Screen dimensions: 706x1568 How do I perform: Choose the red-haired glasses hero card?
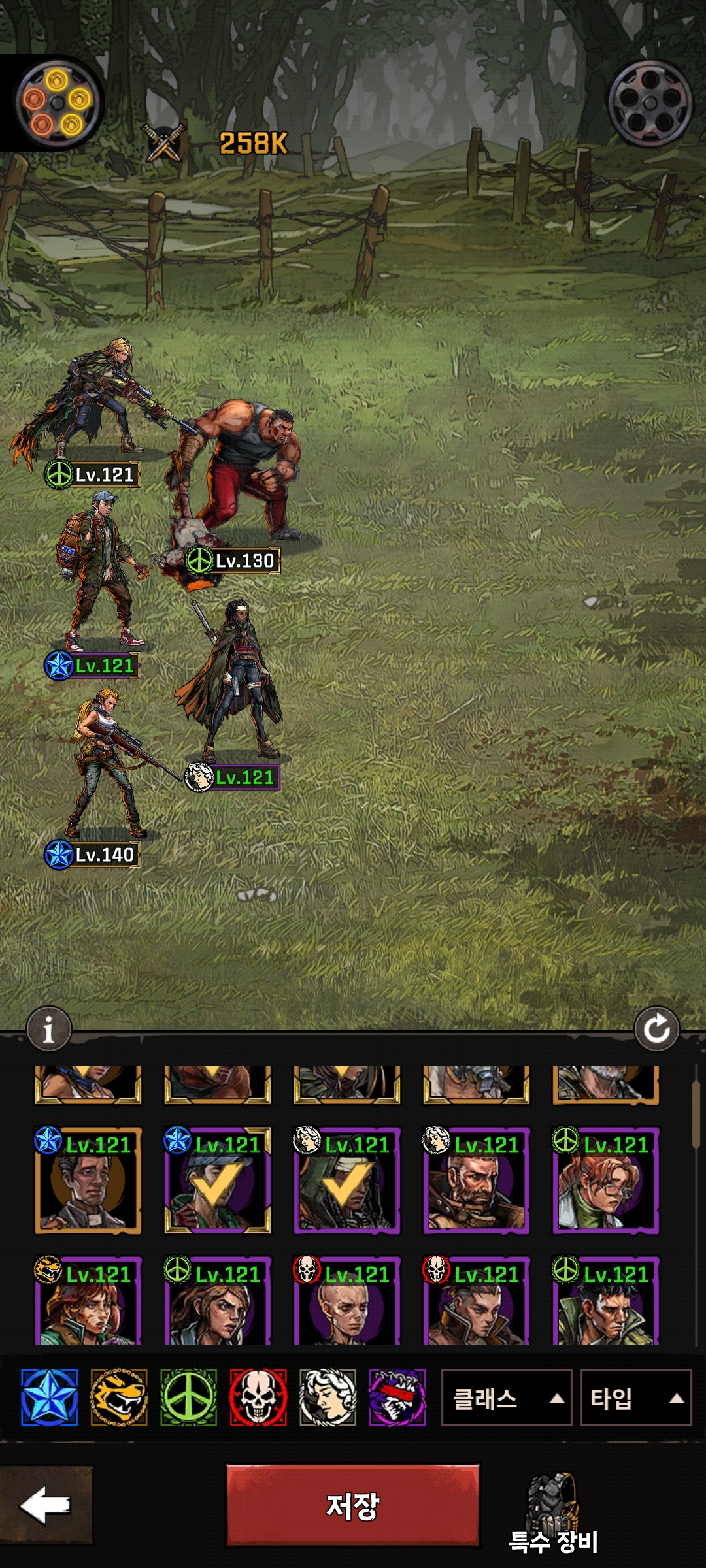click(x=605, y=1181)
